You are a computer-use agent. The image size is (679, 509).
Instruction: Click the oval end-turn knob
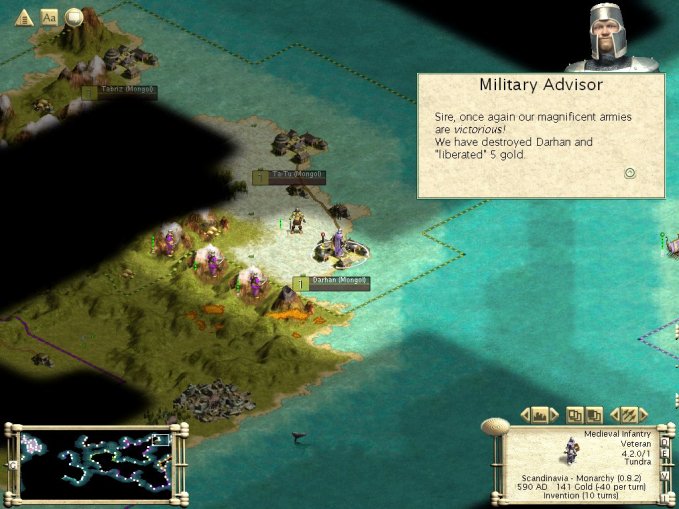[494, 427]
